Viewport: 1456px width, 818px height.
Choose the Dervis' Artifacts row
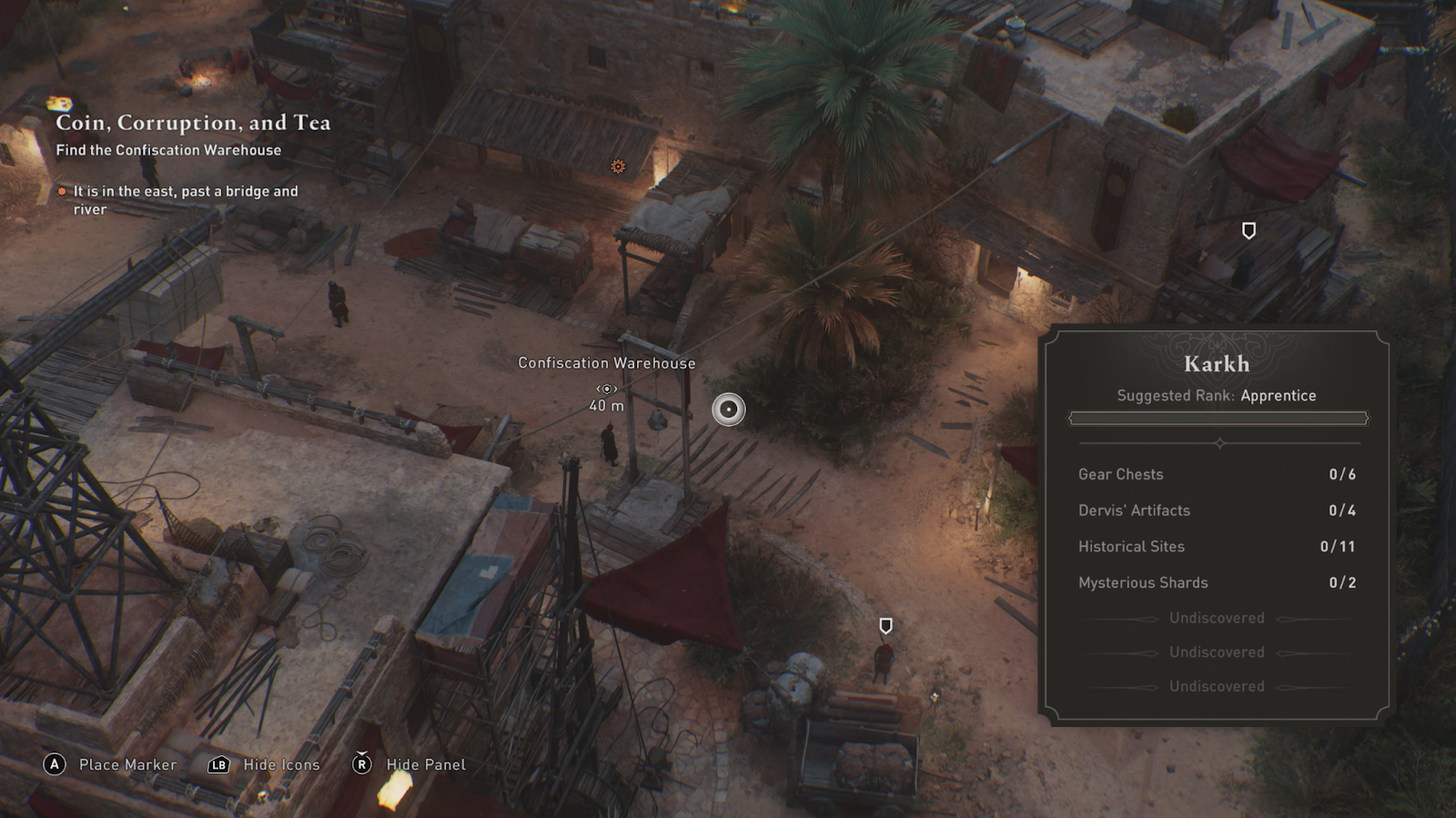(x=1217, y=510)
